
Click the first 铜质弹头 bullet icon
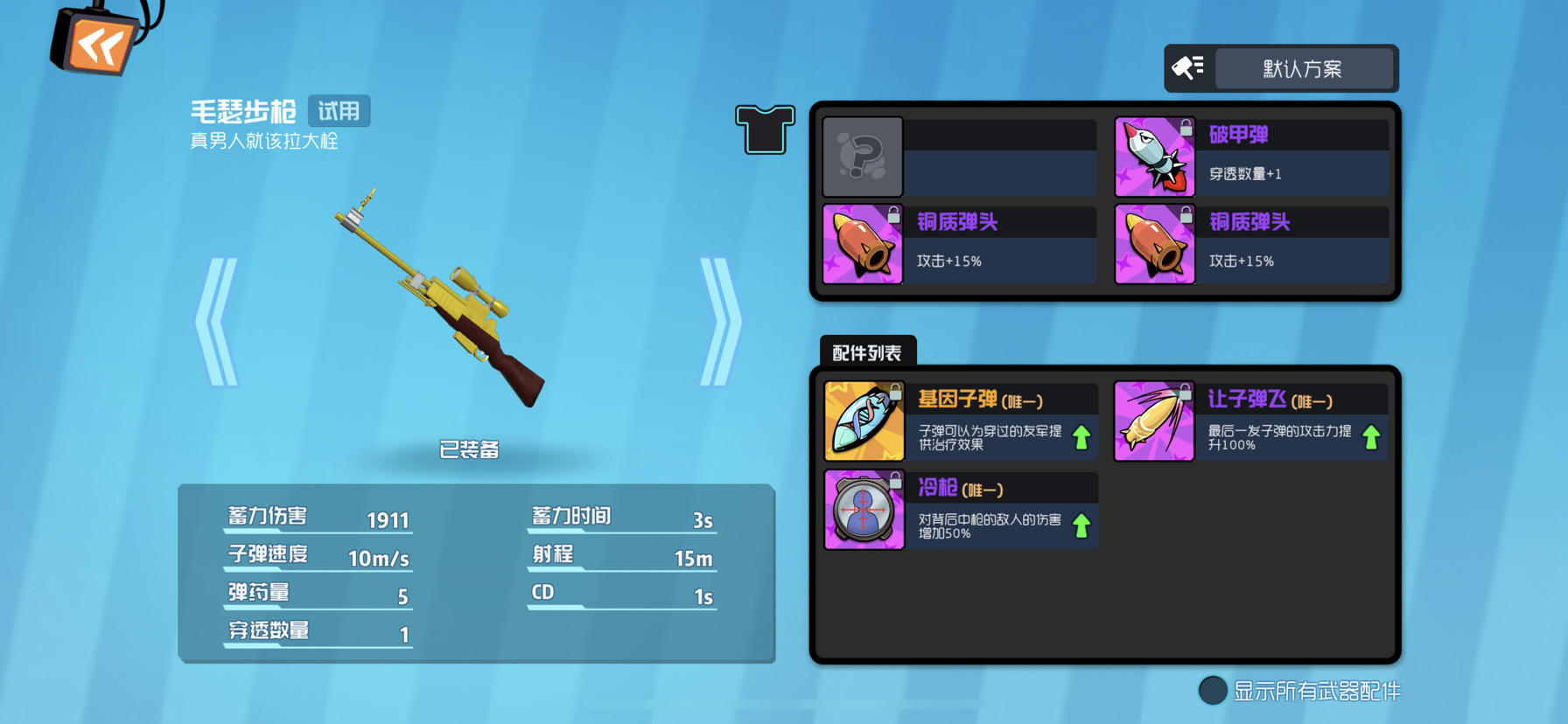pos(863,245)
